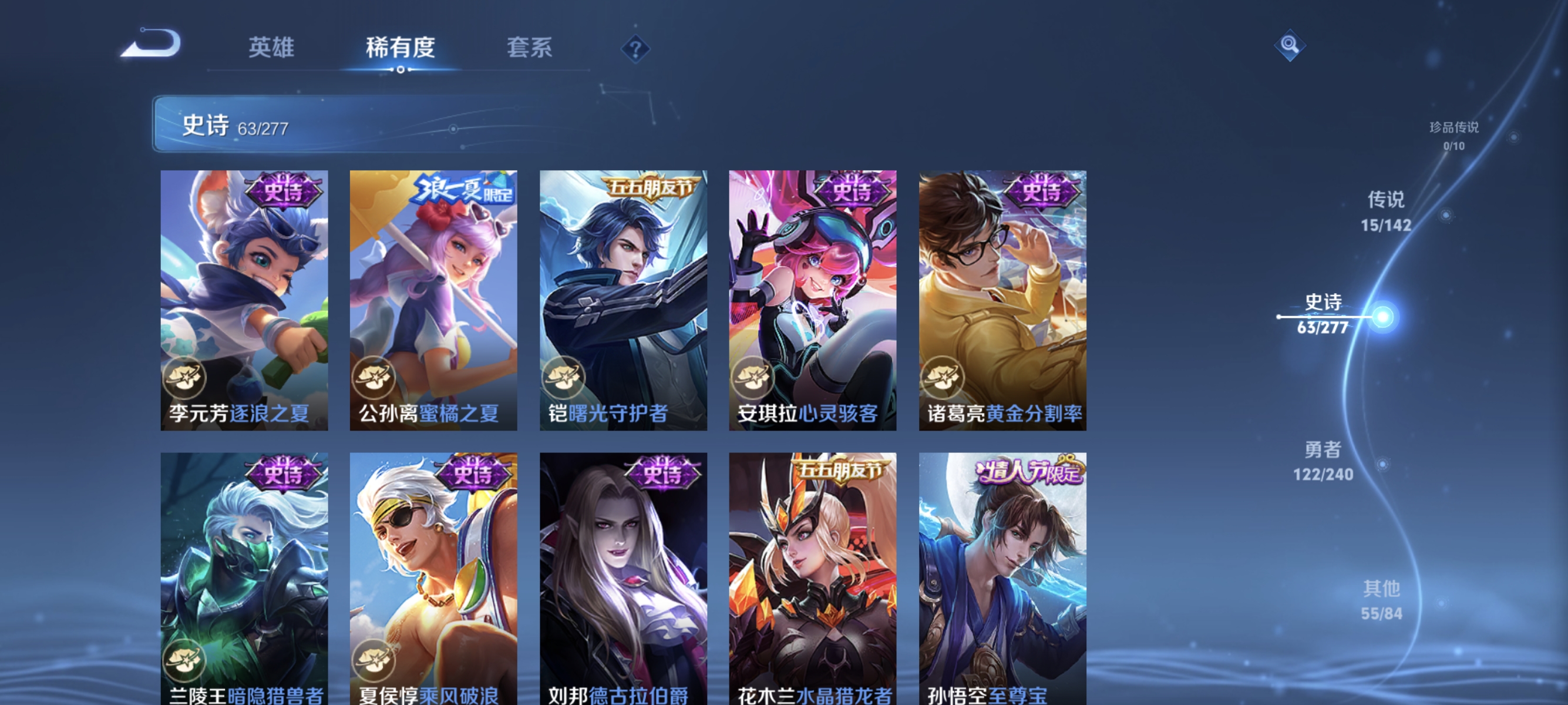Click the star emblem on 铠 skin card
The height and width of the screenshot is (705, 1568).
pos(566,378)
